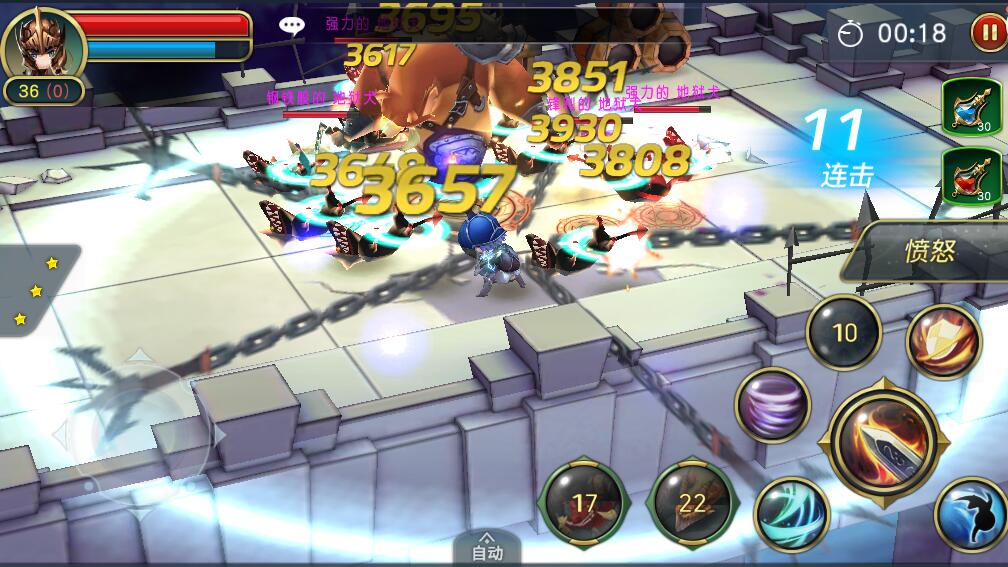Tap the skill showing cooldown 17
Screen dimensions: 1008x567
tap(584, 503)
